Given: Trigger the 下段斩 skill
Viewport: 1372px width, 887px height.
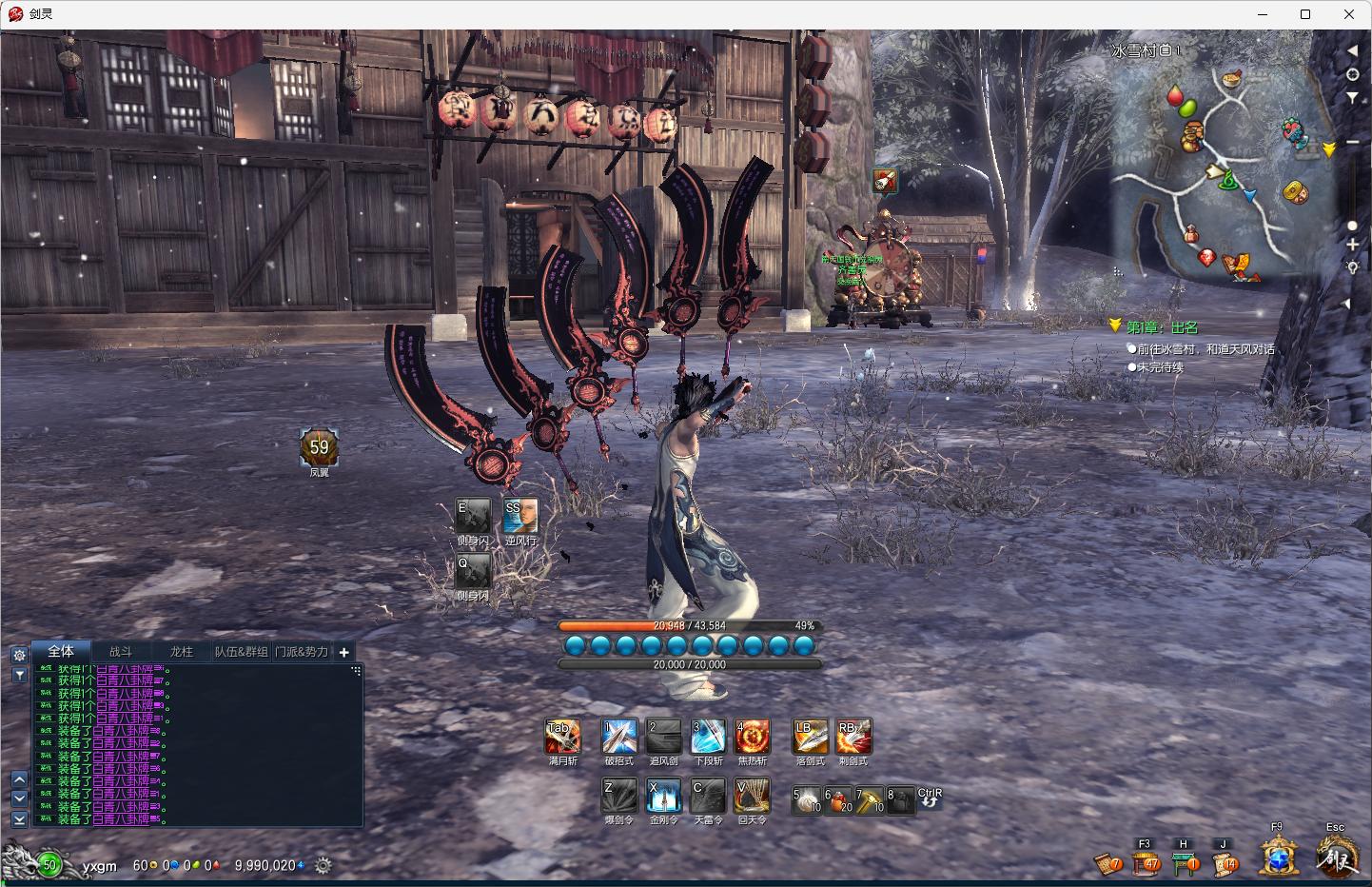Looking at the screenshot, I should [708, 737].
